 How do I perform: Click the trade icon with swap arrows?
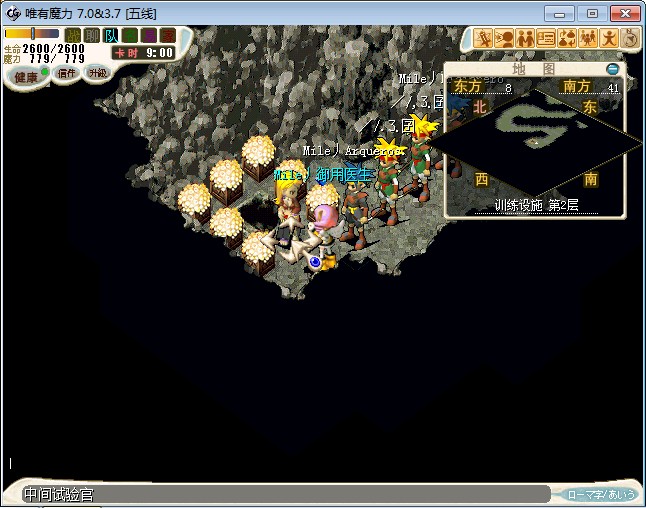point(568,38)
